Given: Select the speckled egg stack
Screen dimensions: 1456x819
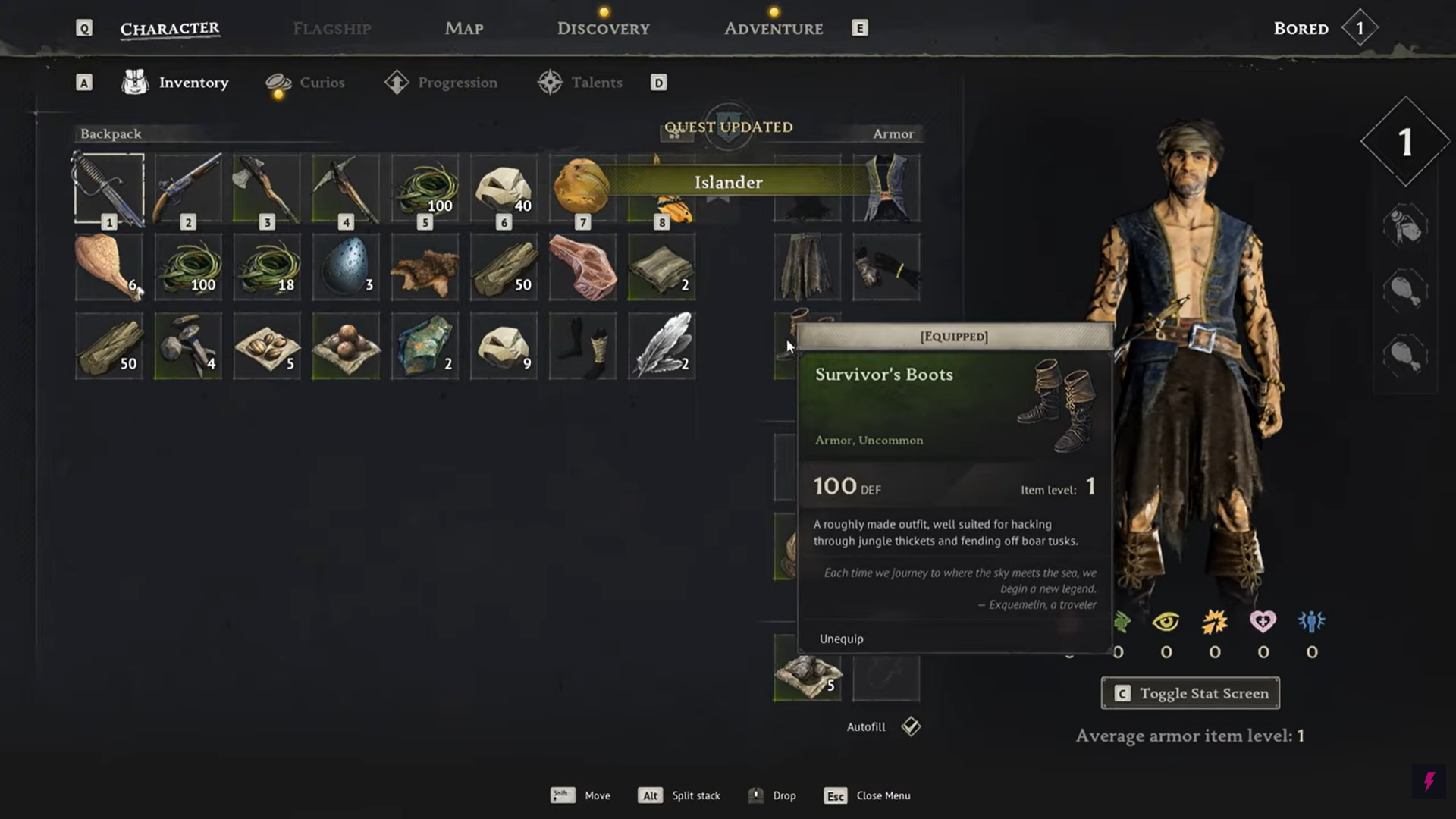Looking at the screenshot, I should click(346, 268).
